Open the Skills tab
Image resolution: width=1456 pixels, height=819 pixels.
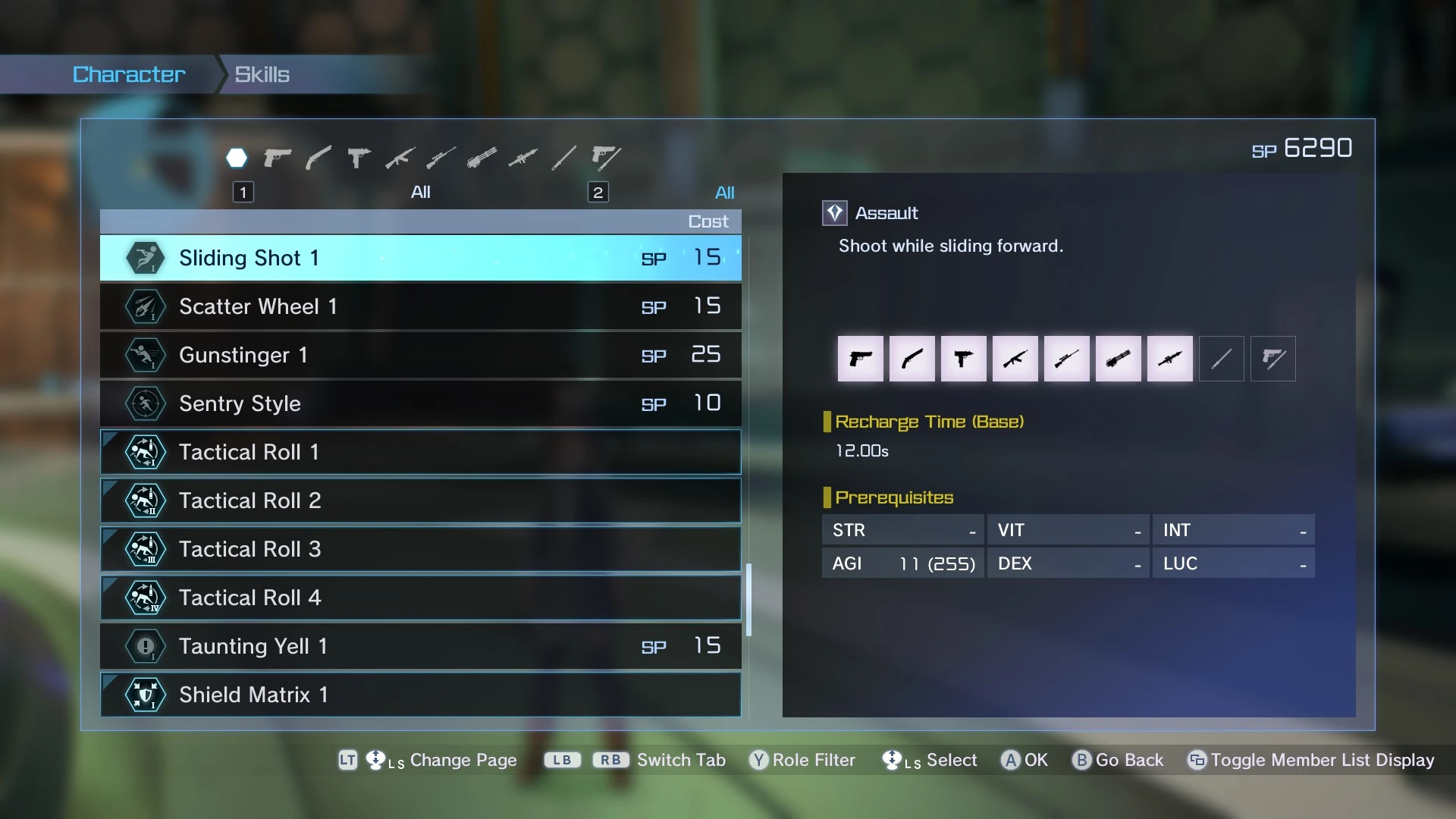(262, 74)
